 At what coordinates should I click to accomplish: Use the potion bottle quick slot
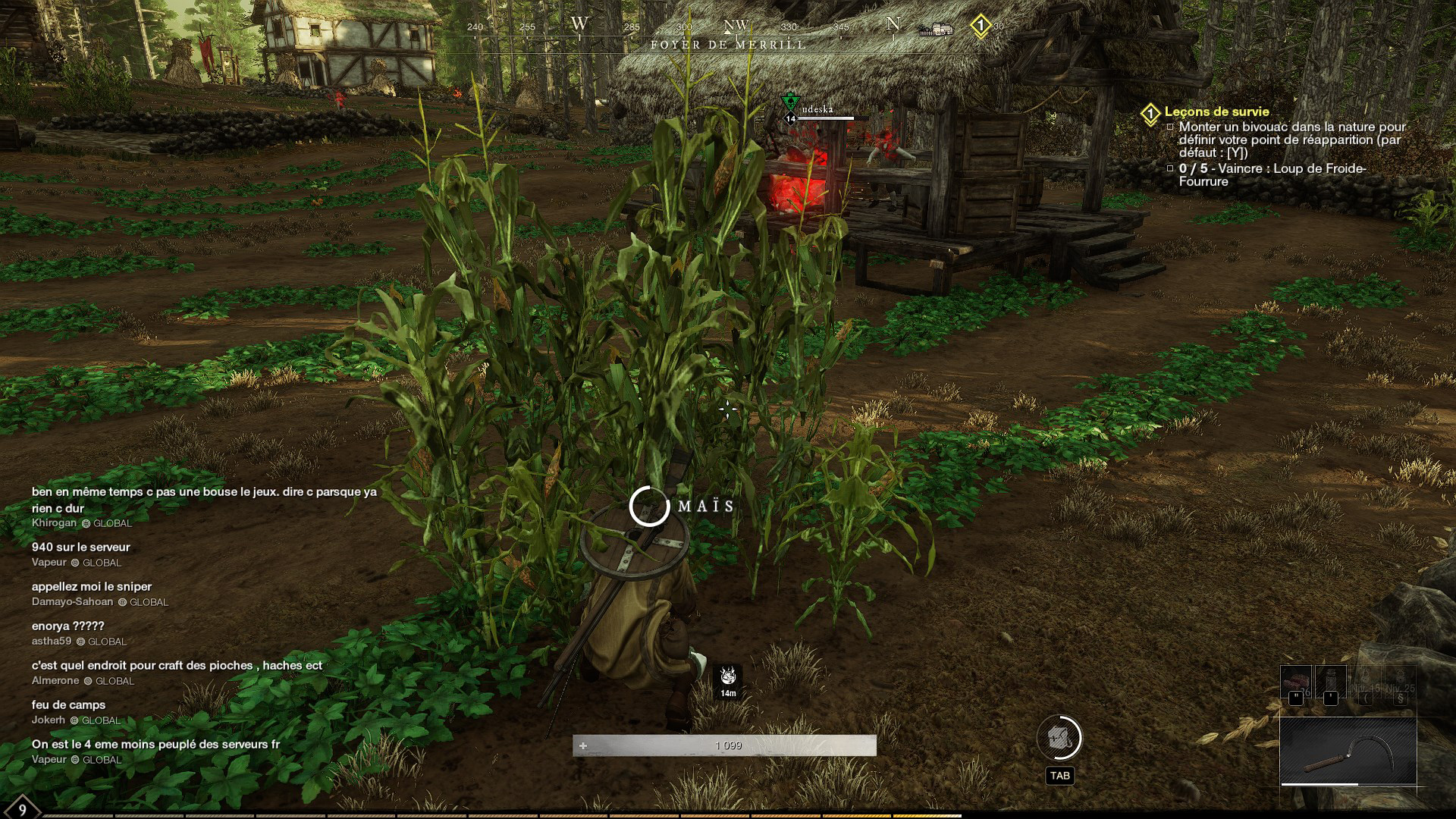(x=1330, y=682)
